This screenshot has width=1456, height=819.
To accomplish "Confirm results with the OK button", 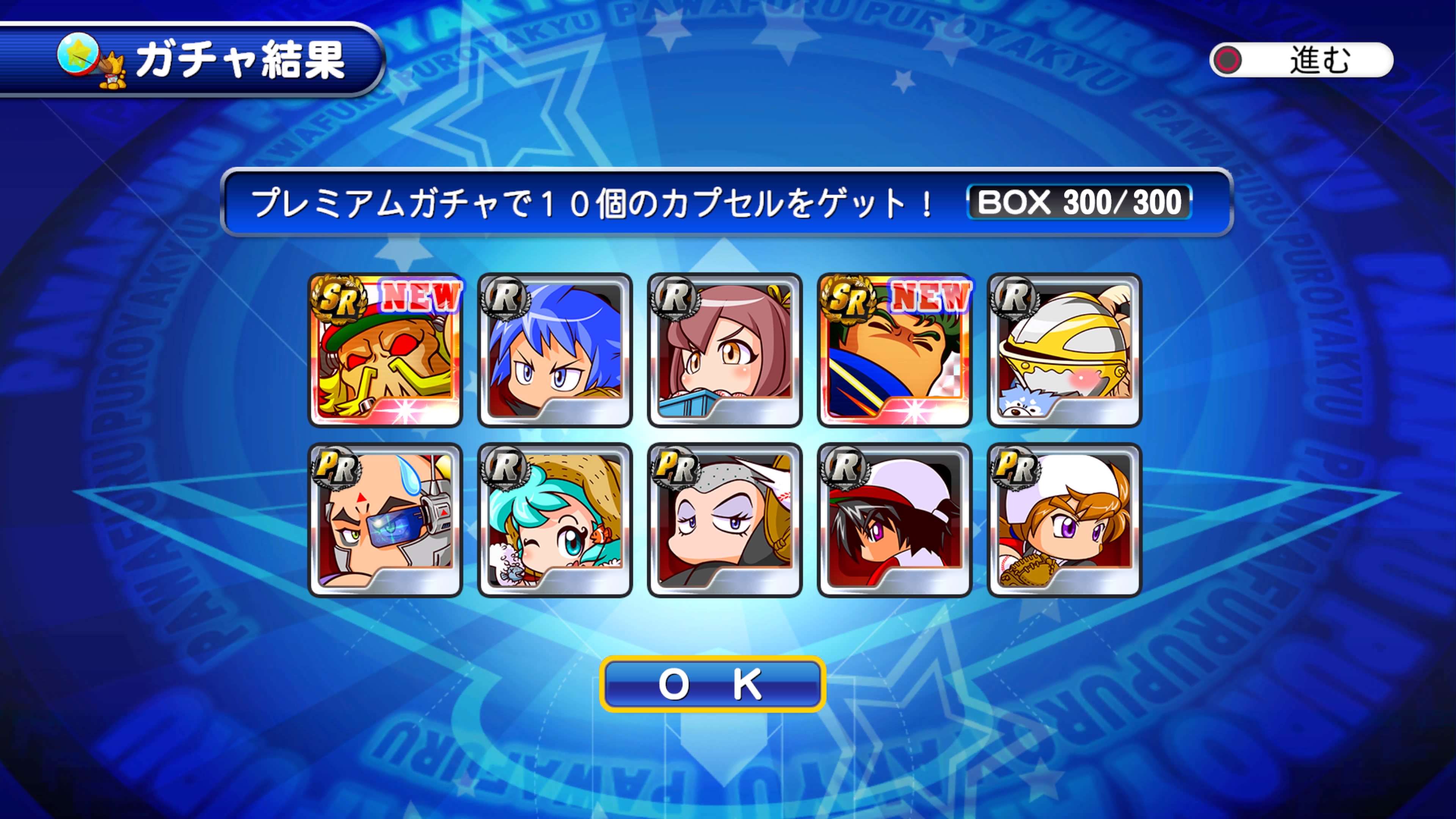I will pyautogui.click(x=712, y=684).
